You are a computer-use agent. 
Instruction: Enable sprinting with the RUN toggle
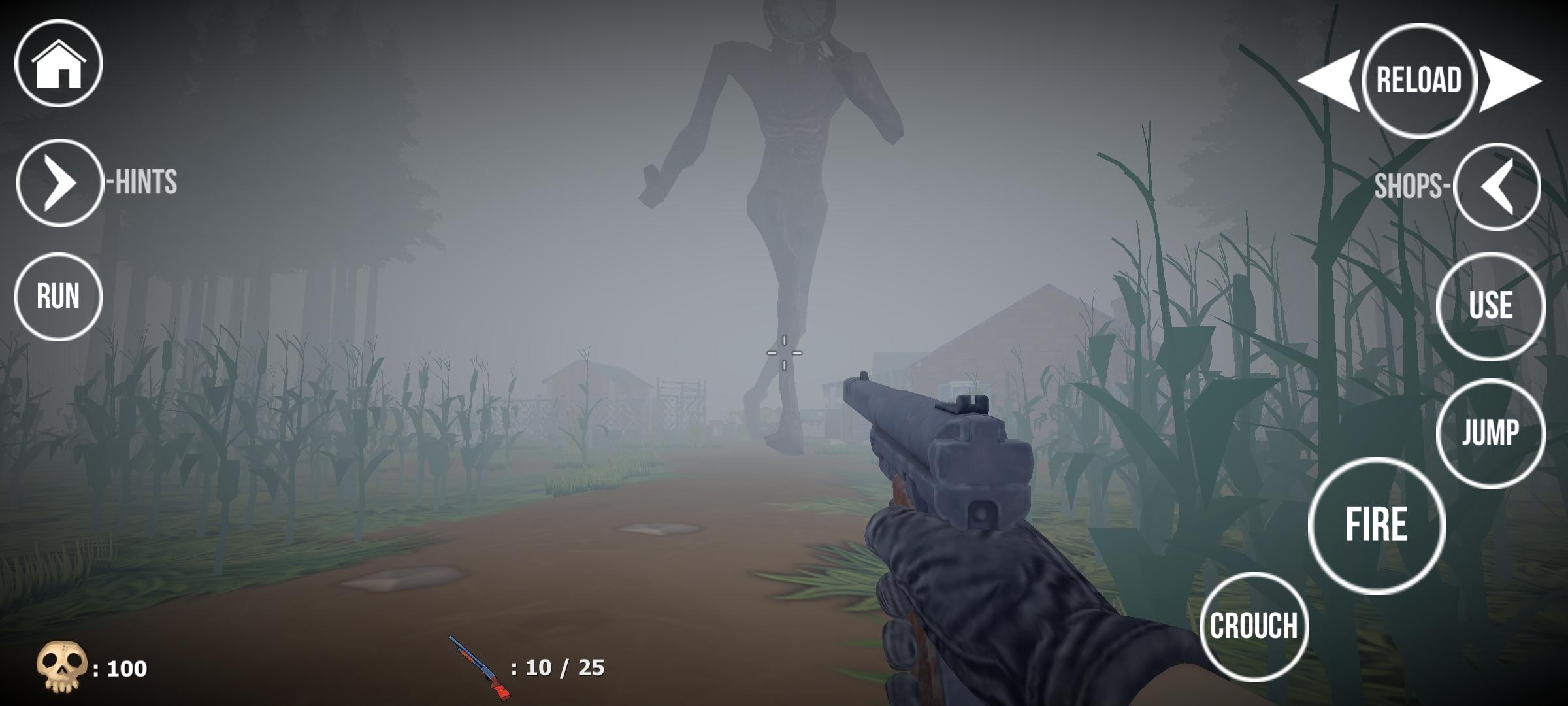(x=59, y=296)
